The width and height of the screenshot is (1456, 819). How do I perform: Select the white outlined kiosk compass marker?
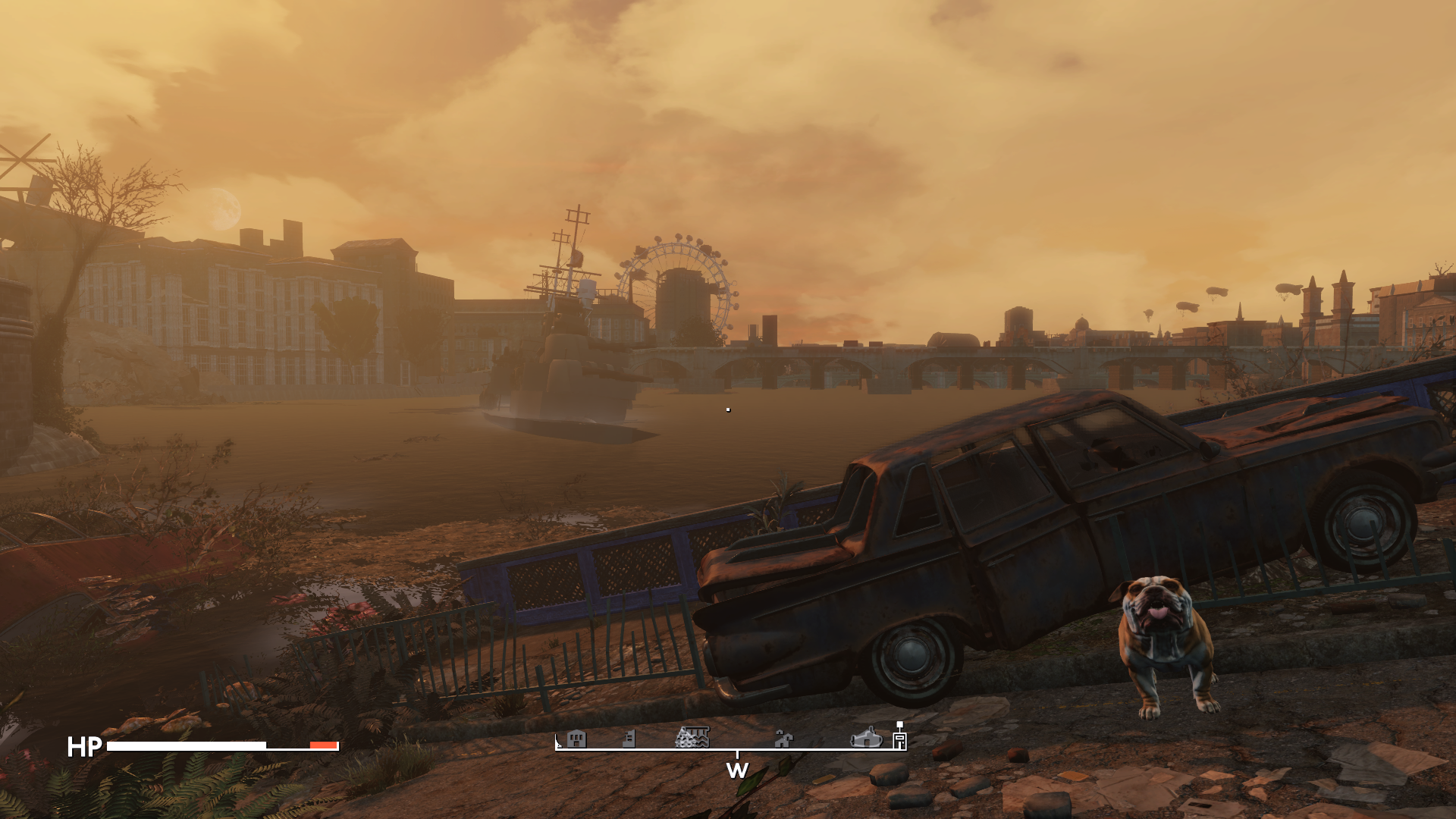click(899, 739)
